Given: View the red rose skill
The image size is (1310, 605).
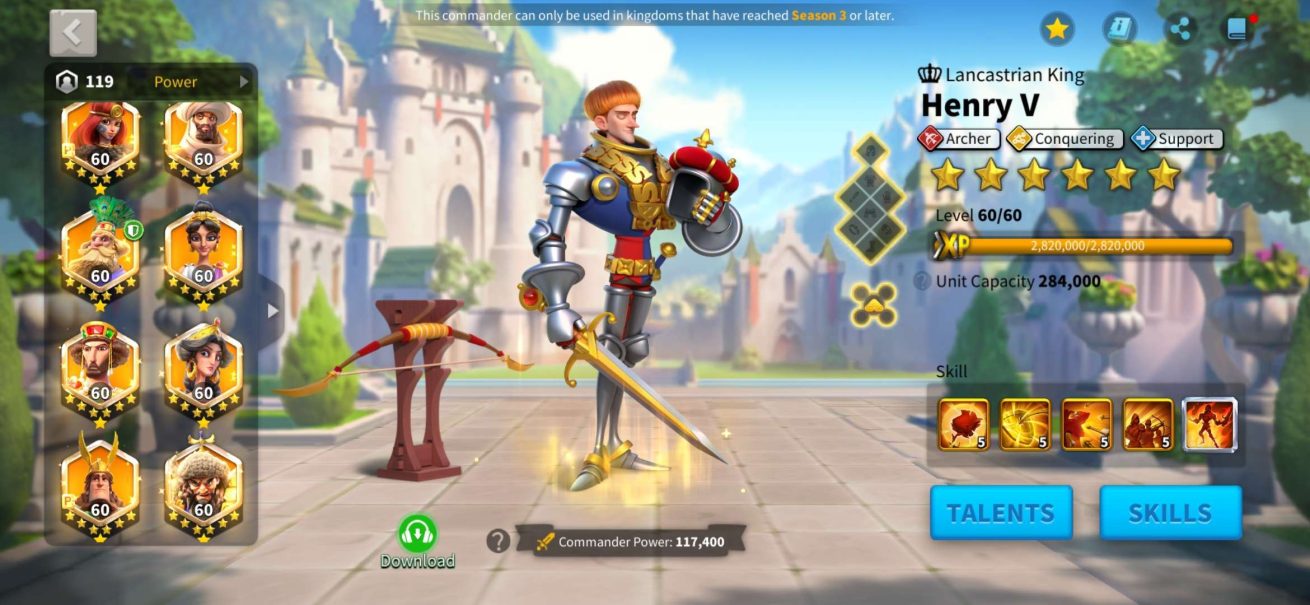Looking at the screenshot, I should pyautogui.click(x=963, y=424).
